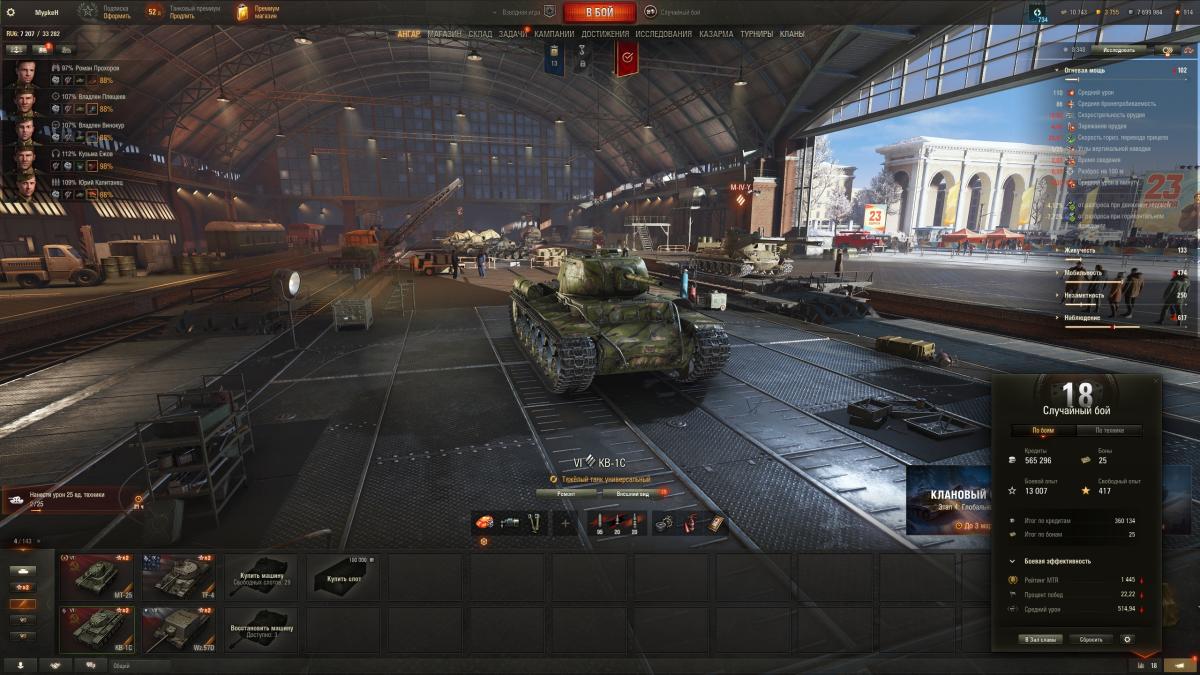The height and width of the screenshot is (675, 1200).
Task: Click the Ремонт repair button
Action: click(566, 493)
